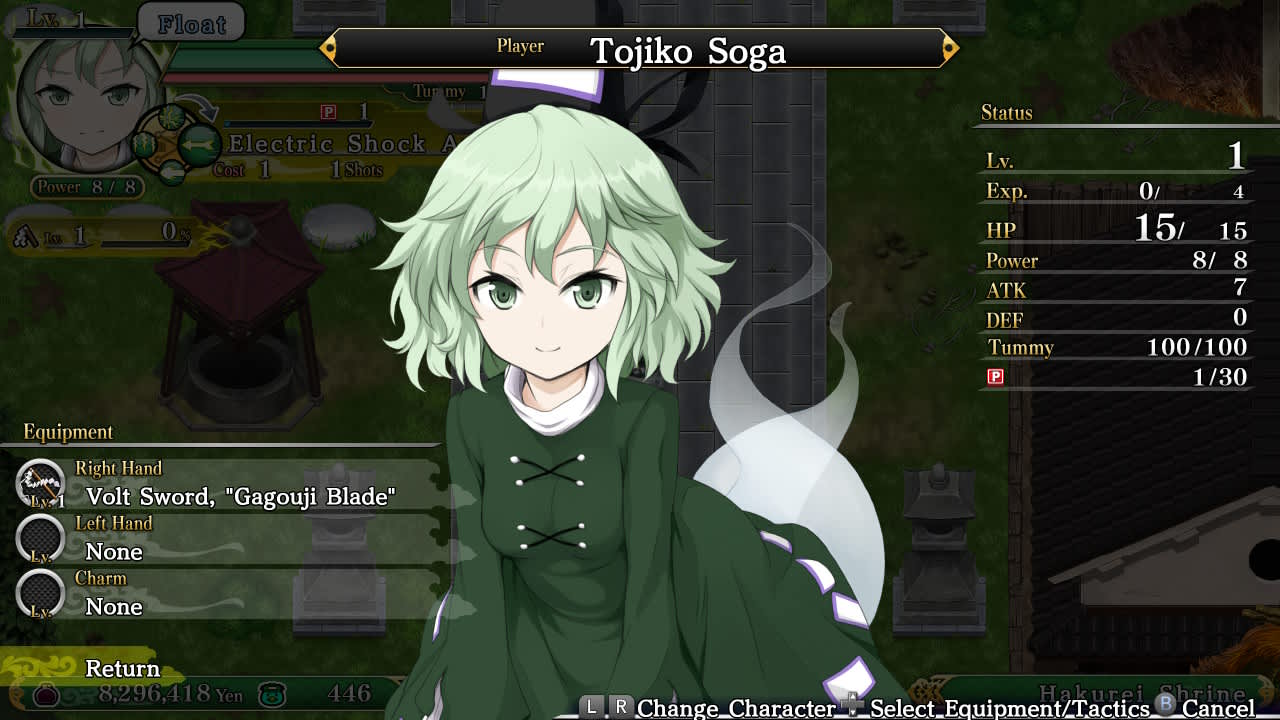This screenshot has width=1280, height=720.
Task: Click the red P icon in the Status panel
Action: [996, 377]
